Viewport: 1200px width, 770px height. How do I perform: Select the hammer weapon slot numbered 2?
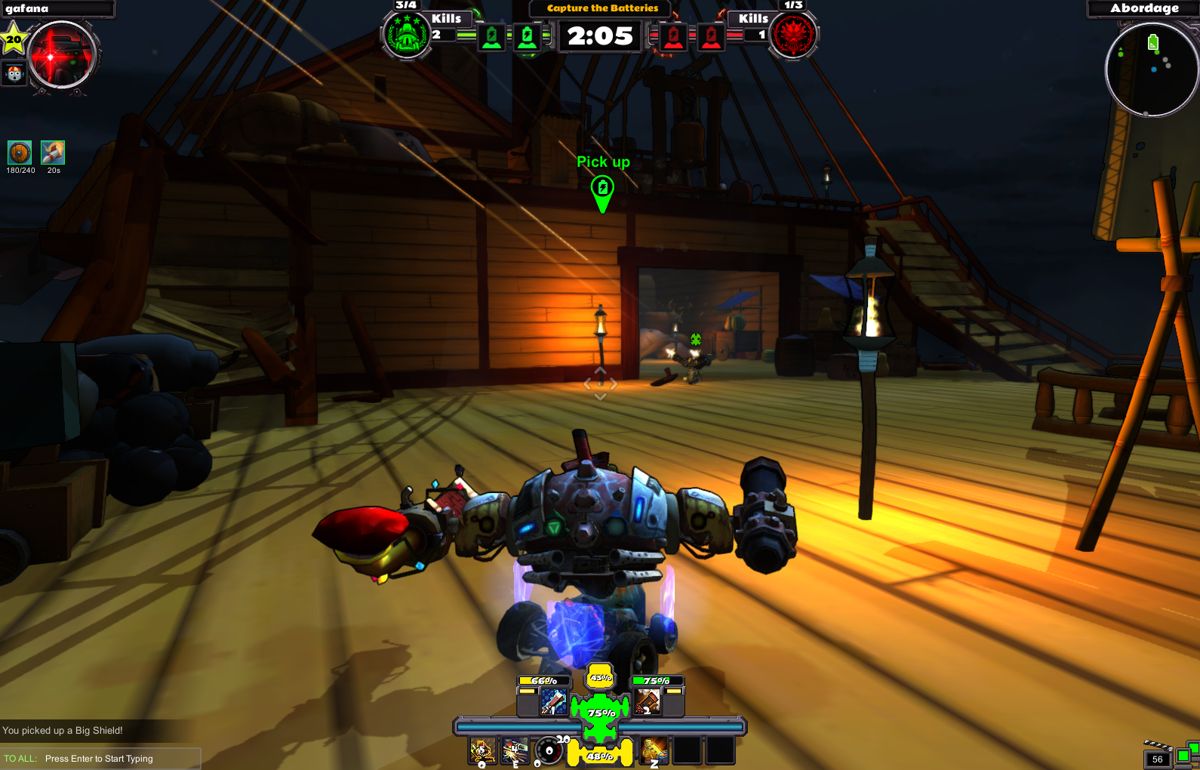[x=646, y=701]
